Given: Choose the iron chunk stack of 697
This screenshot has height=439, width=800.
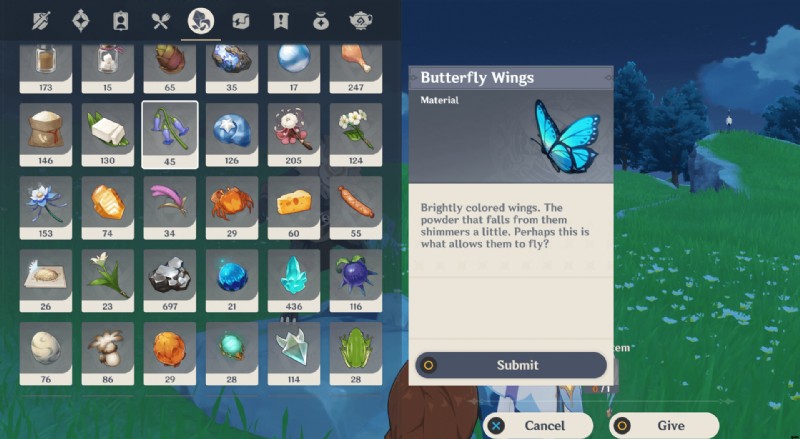Looking at the screenshot, I should [170, 276].
